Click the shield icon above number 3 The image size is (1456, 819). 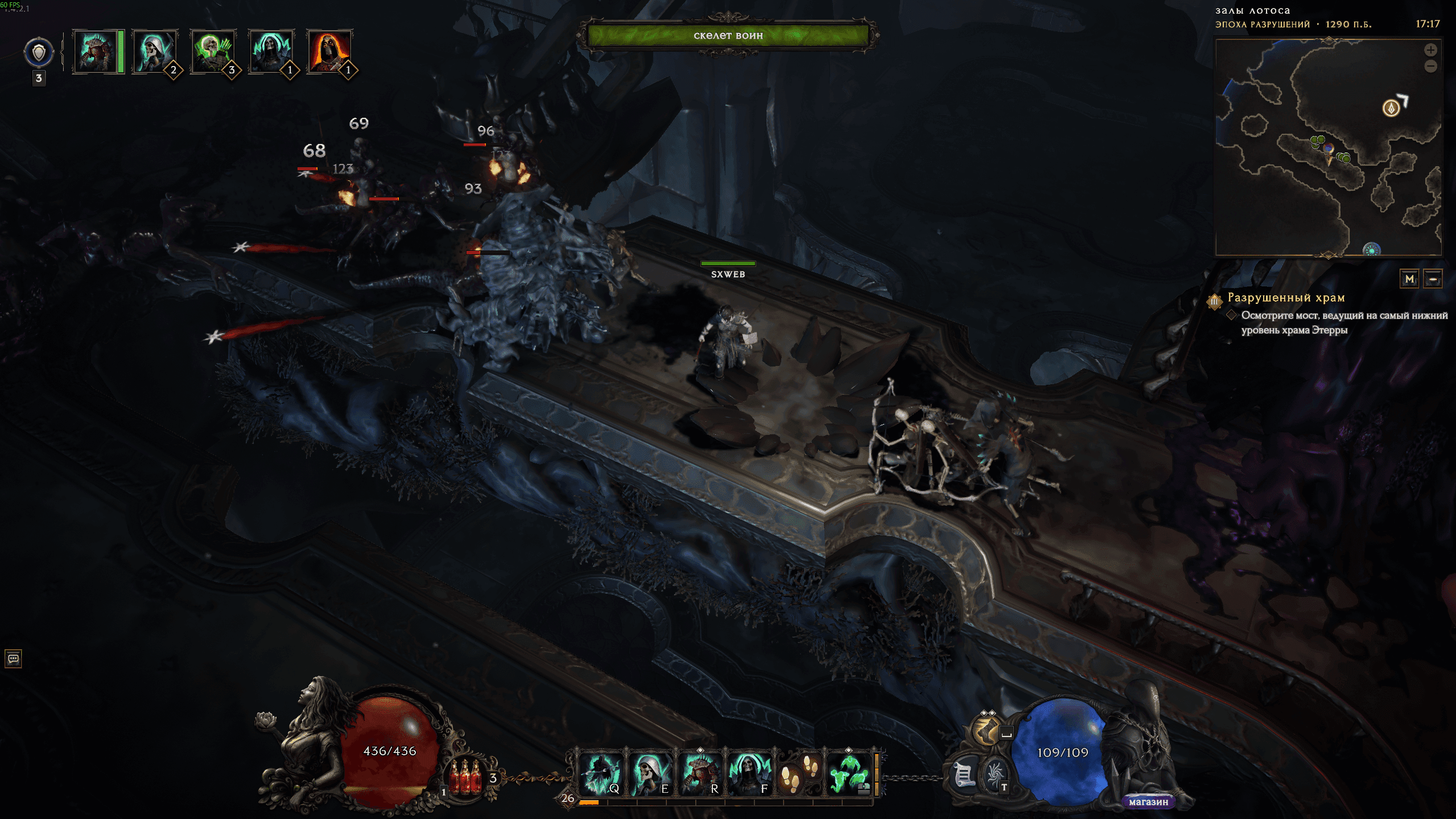39,53
